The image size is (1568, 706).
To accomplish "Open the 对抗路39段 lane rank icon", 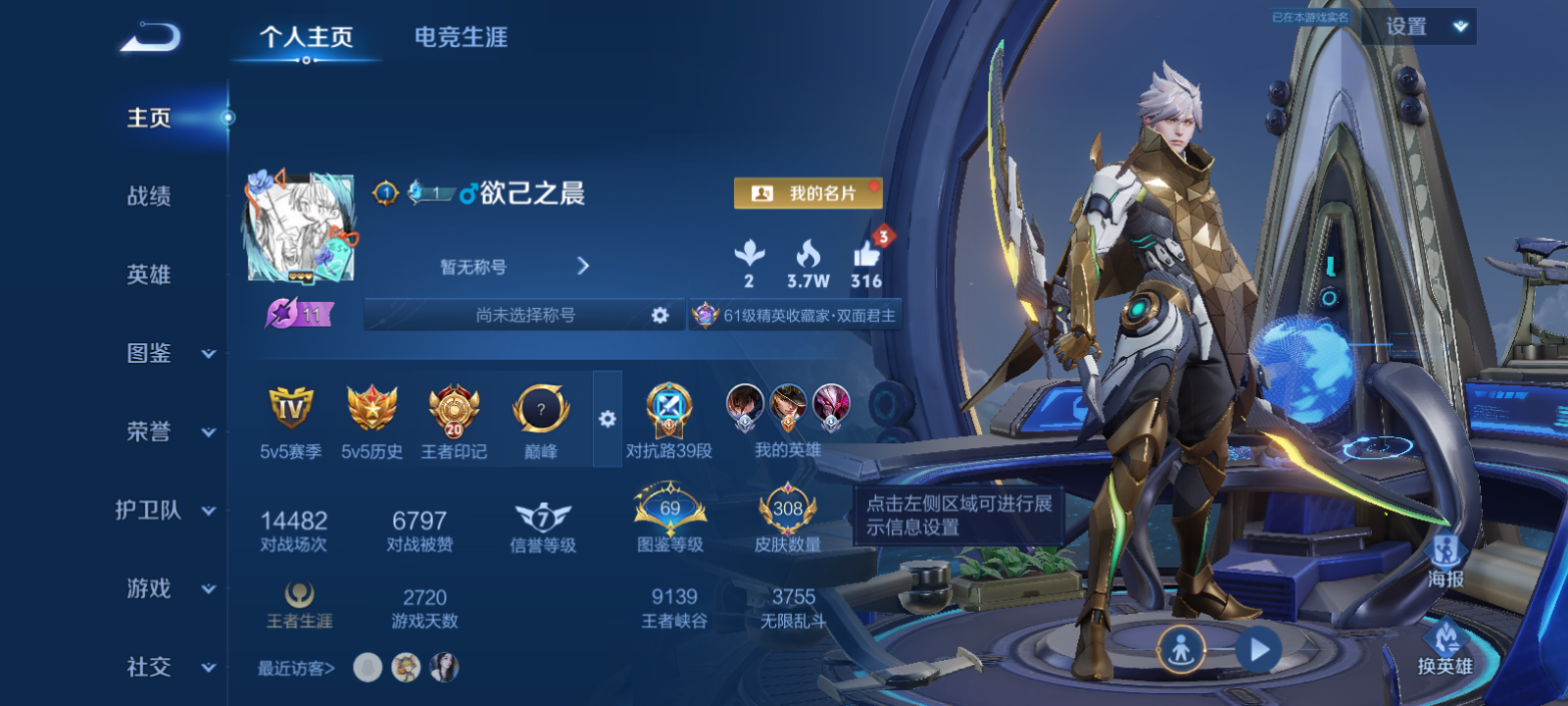I will [x=668, y=412].
